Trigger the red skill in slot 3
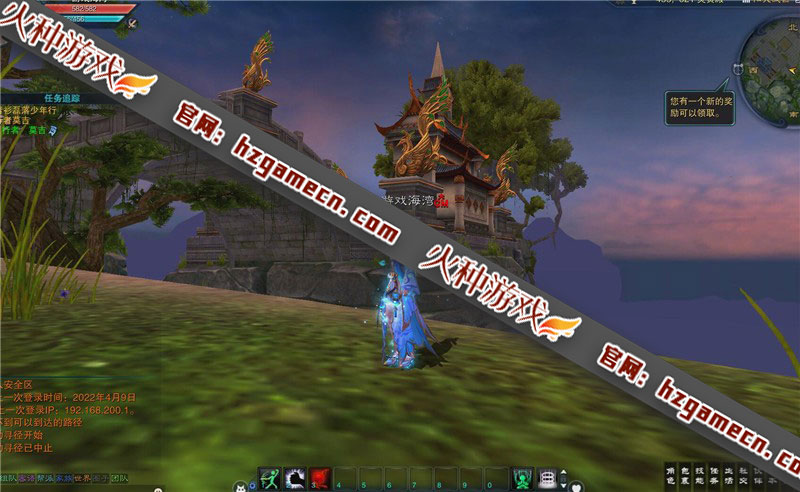 tap(320, 477)
